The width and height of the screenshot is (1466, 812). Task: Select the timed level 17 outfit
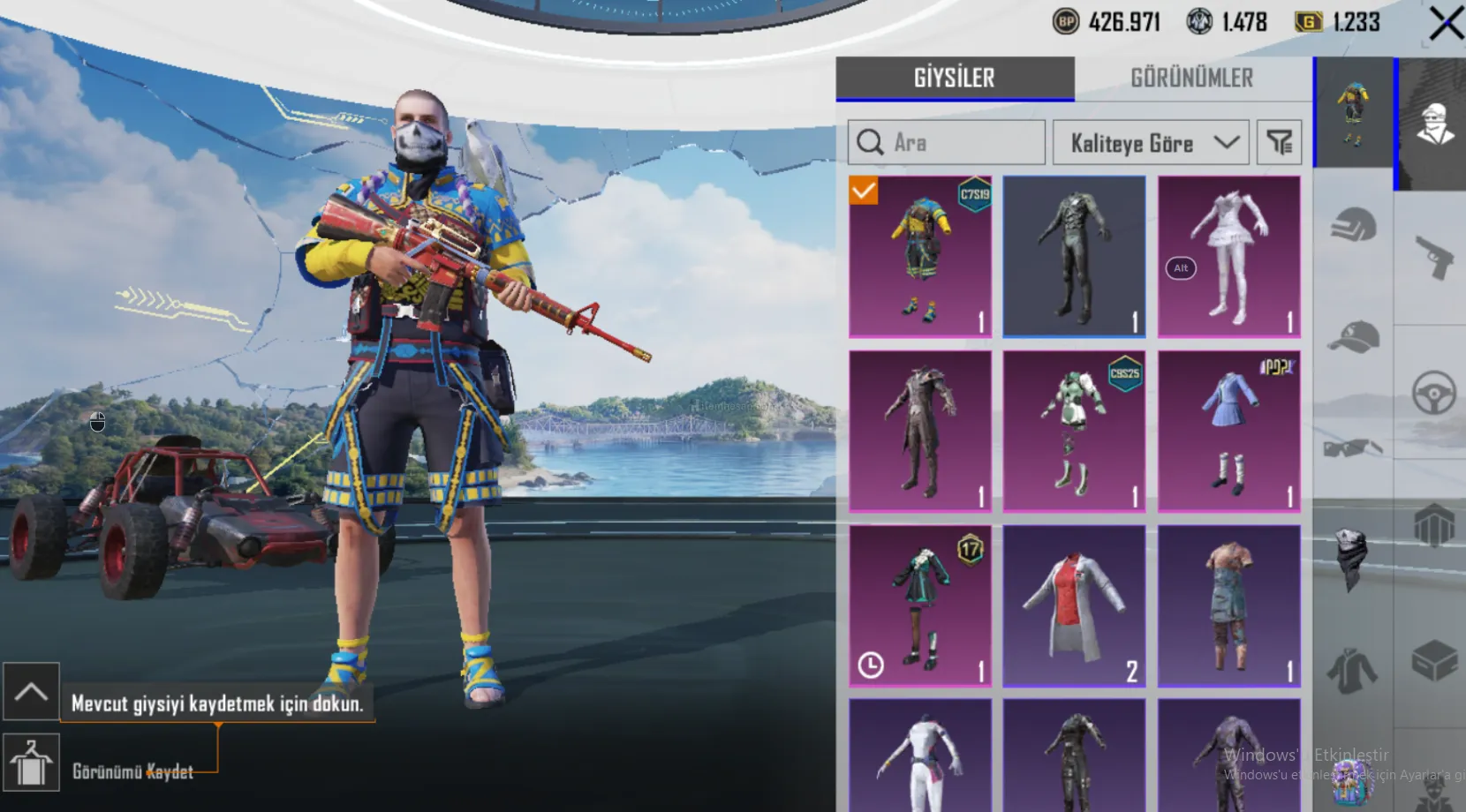tap(920, 605)
